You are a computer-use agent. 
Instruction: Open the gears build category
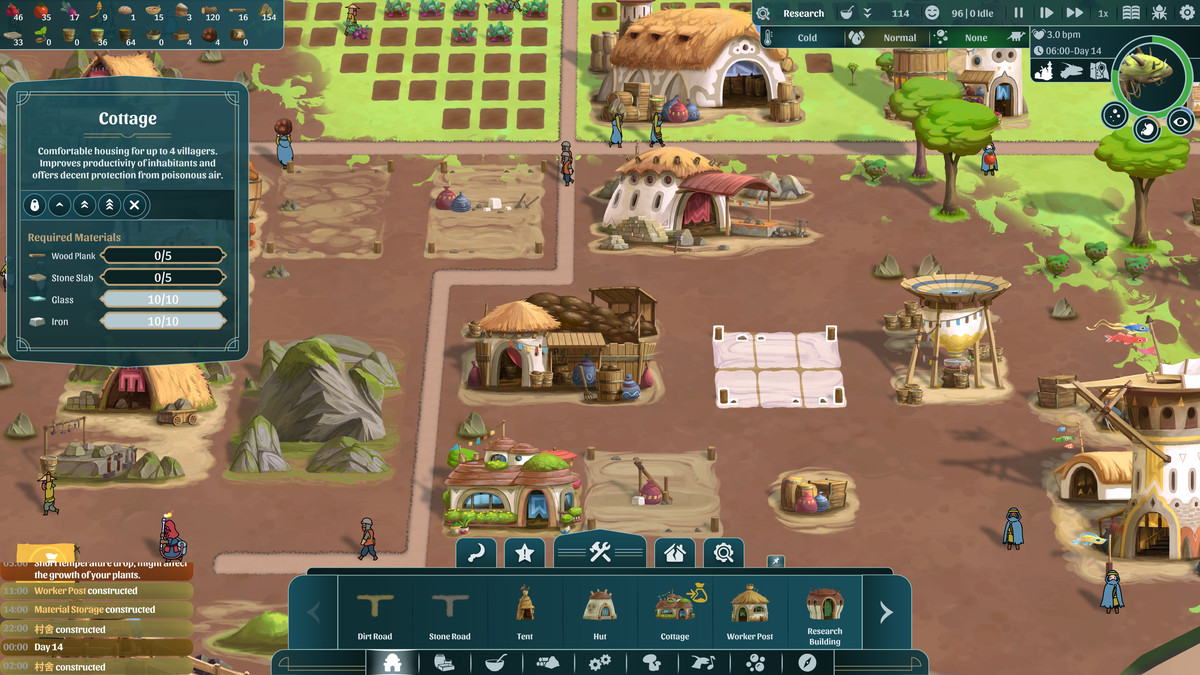pyautogui.click(x=600, y=663)
